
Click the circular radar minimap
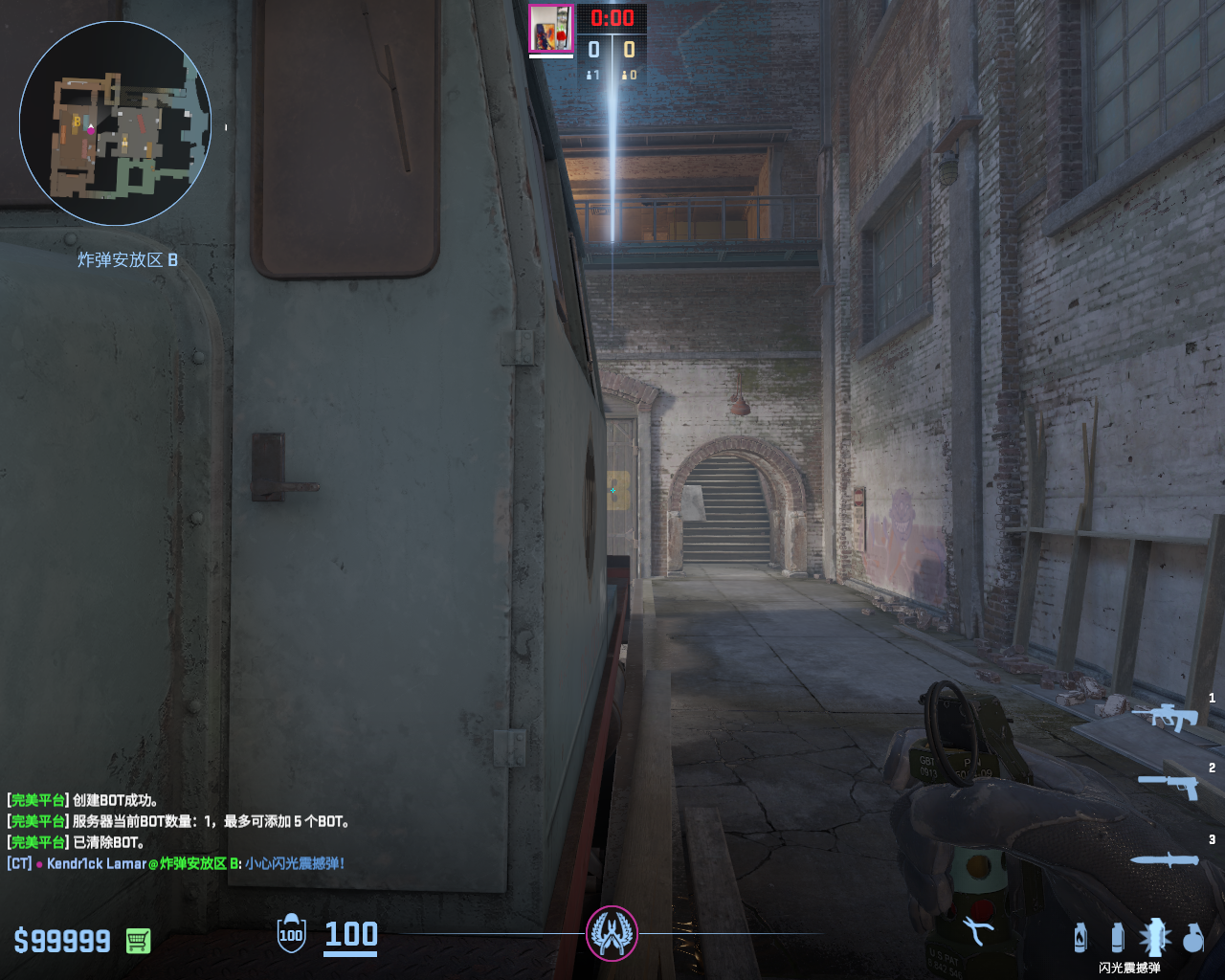coord(115,124)
